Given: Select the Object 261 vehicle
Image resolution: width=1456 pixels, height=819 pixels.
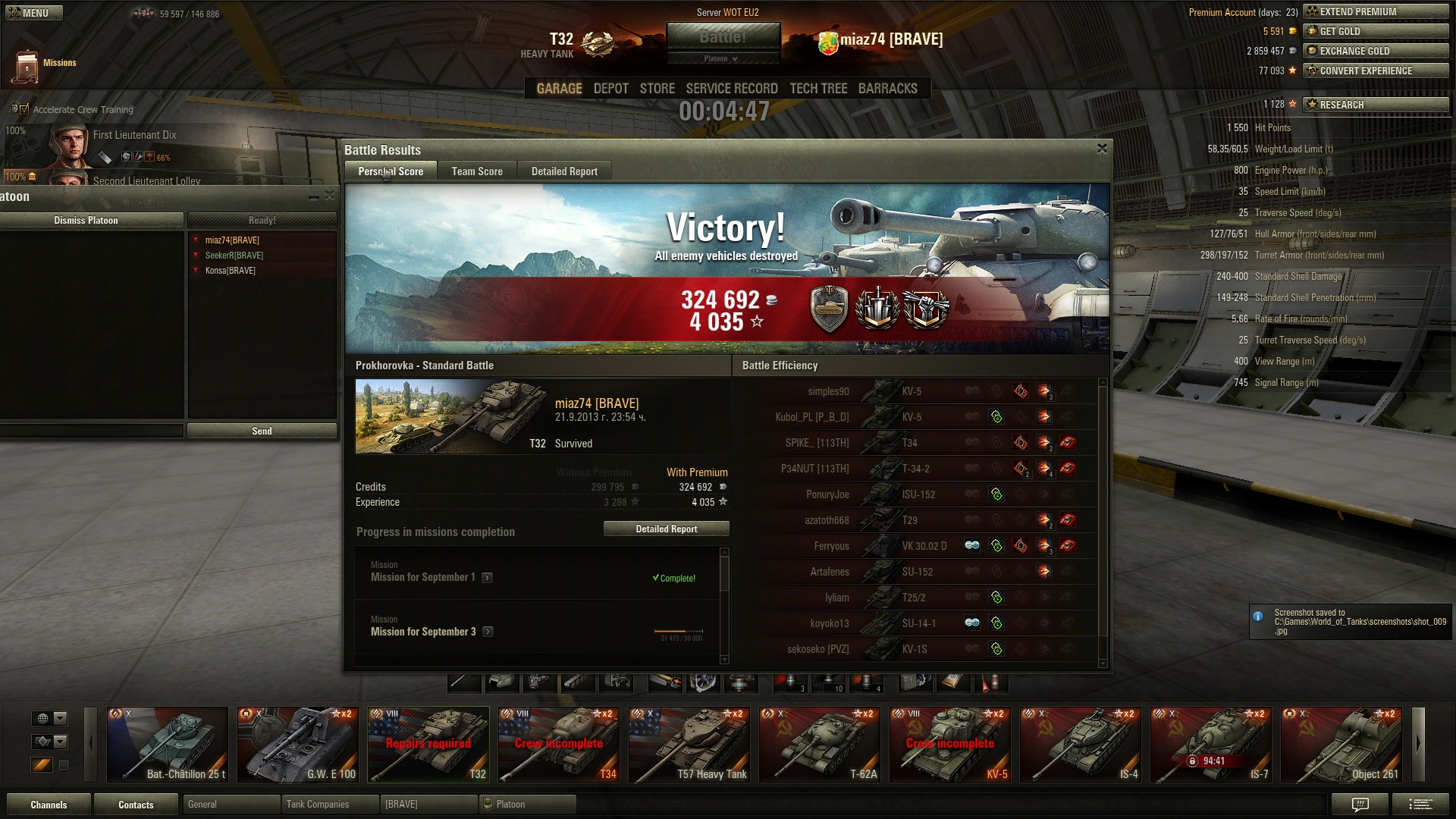Looking at the screenshot, I should pos(1341,745).
